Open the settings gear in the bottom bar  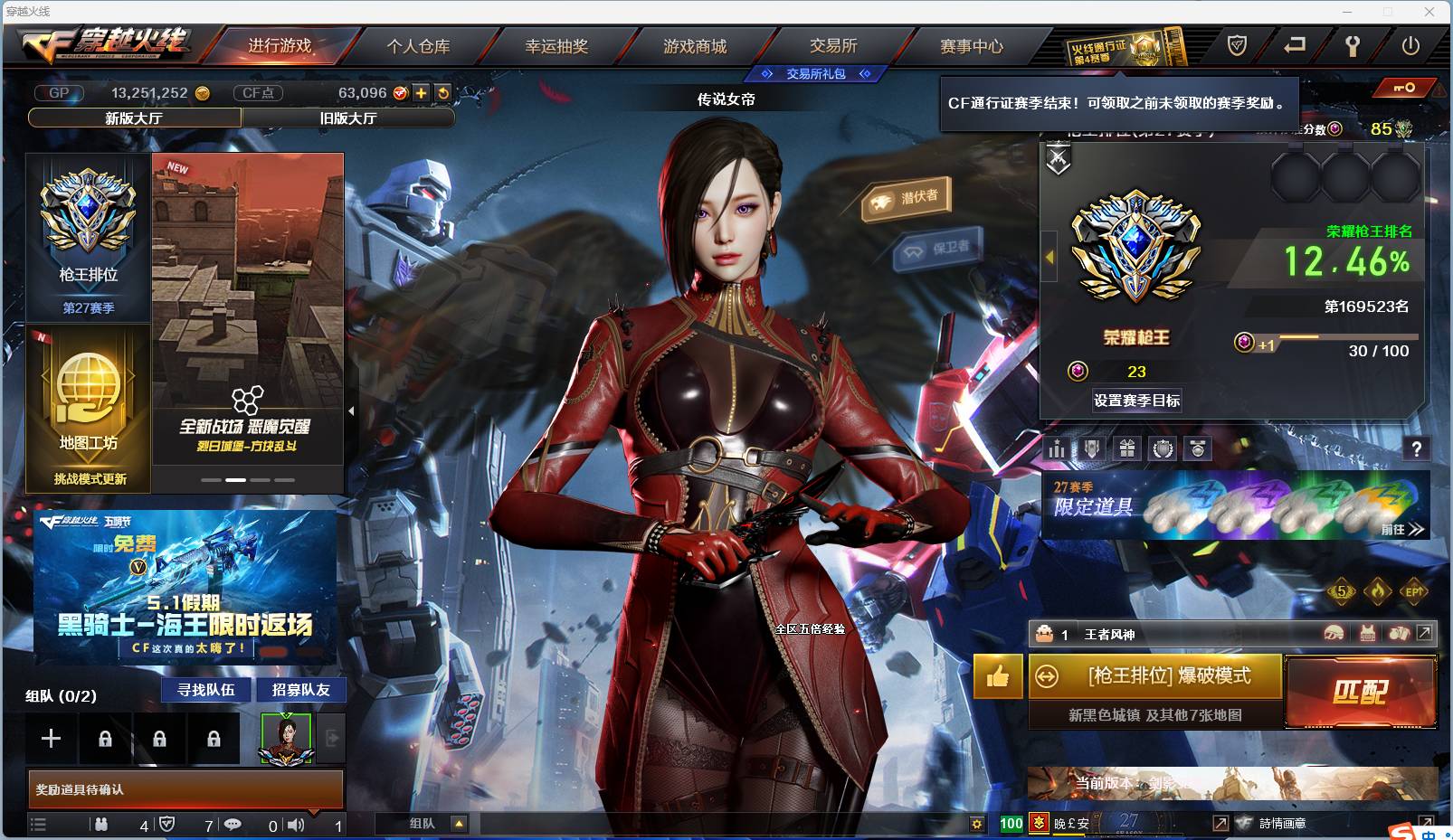[x=977, y=824]
